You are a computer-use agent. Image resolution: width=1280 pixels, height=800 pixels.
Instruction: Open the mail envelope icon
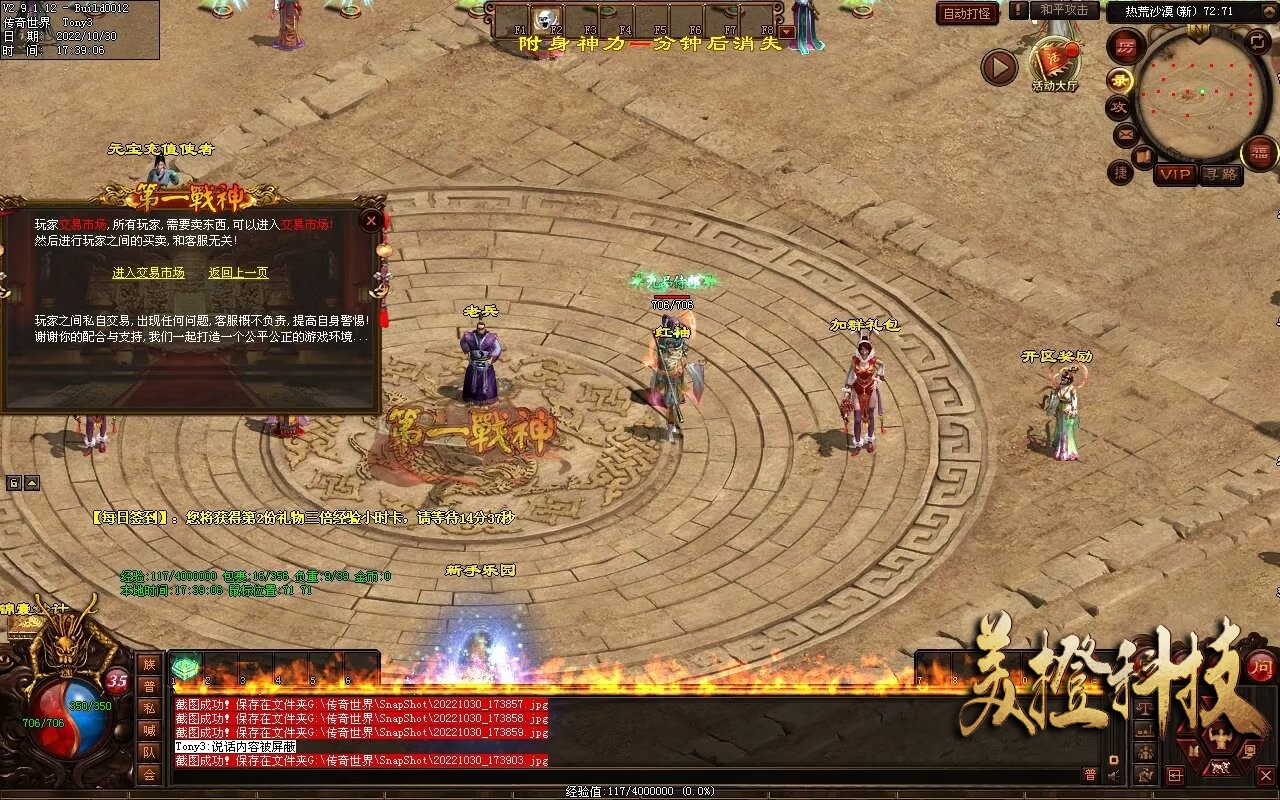(x=1125, y=134)
